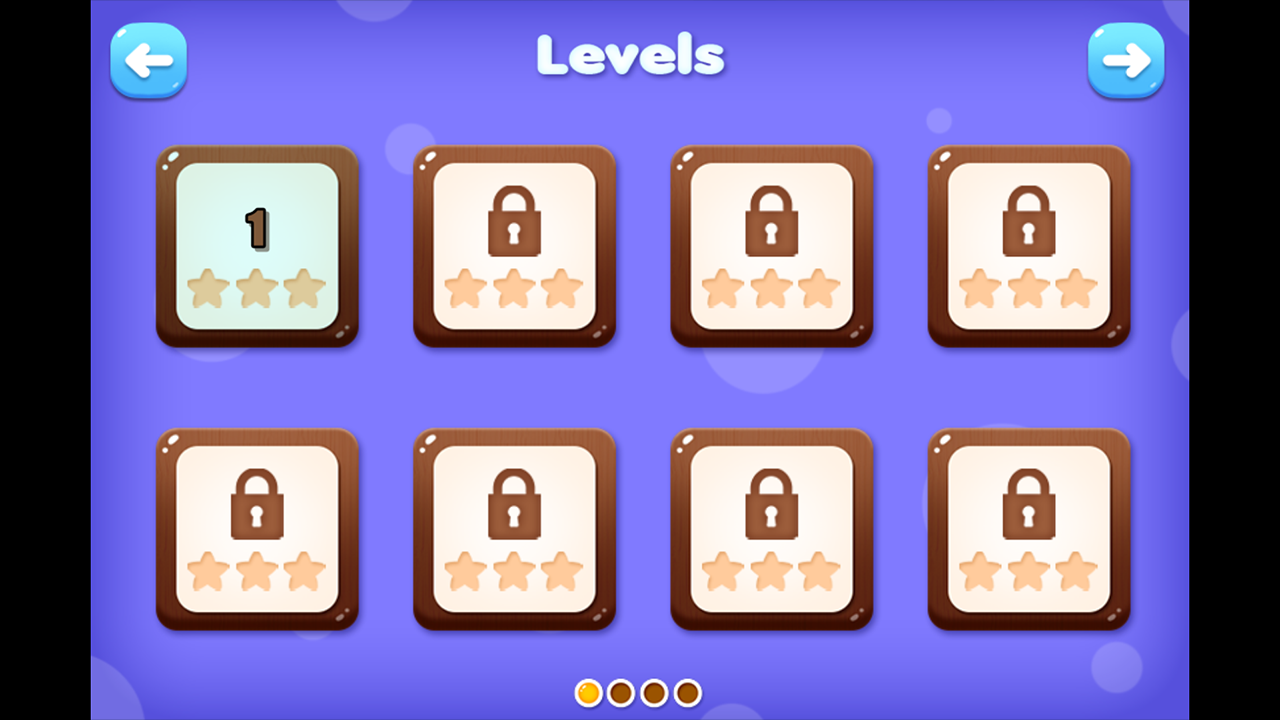
Task: Click the Levels title text
Action: point(630,56)
